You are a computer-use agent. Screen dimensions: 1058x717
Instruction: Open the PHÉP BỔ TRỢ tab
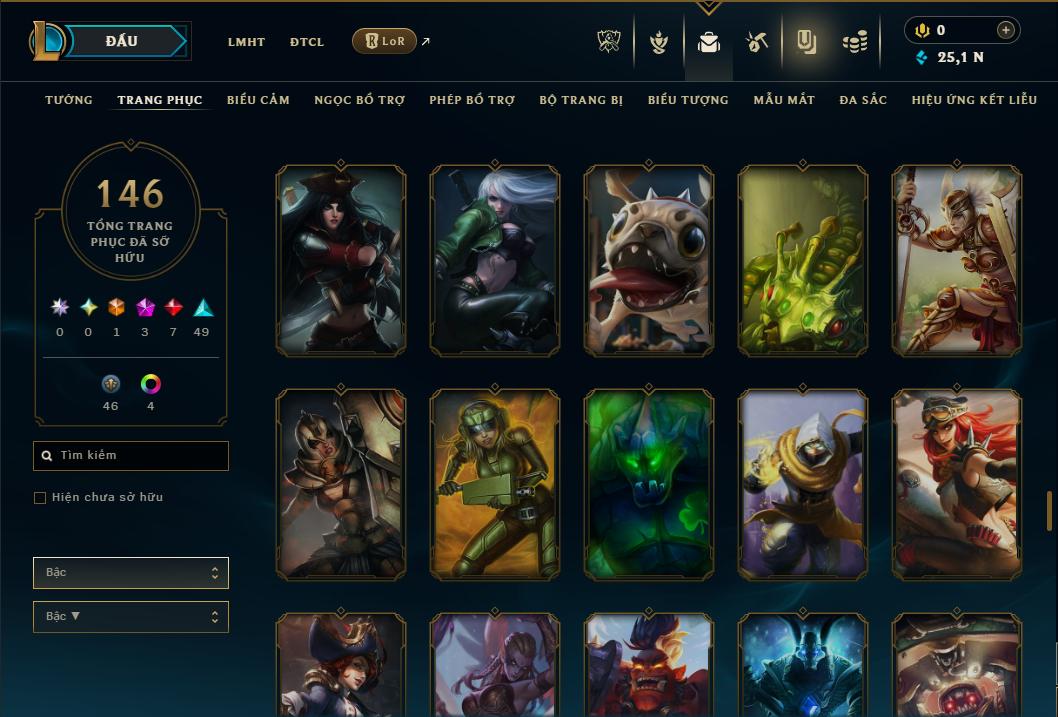click(x=472, y=100)
